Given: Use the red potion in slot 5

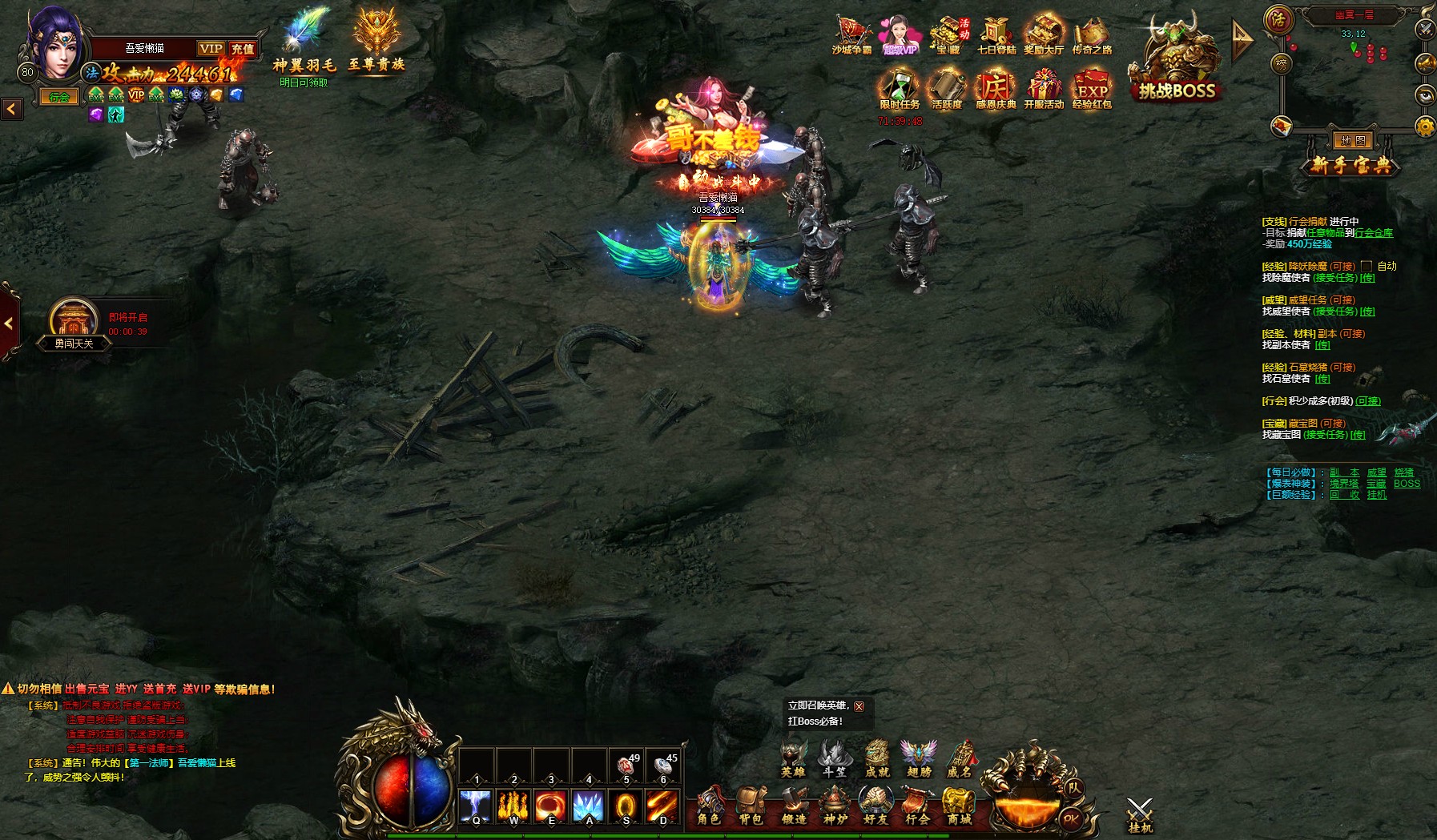Looking at the screenshot, I should point(626,766).
